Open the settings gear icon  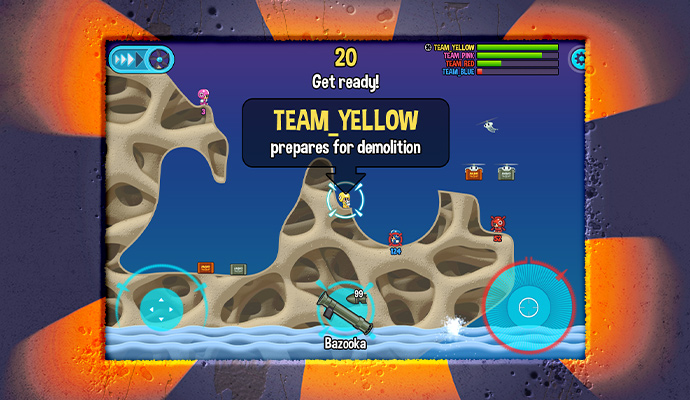tap(578, 59)
